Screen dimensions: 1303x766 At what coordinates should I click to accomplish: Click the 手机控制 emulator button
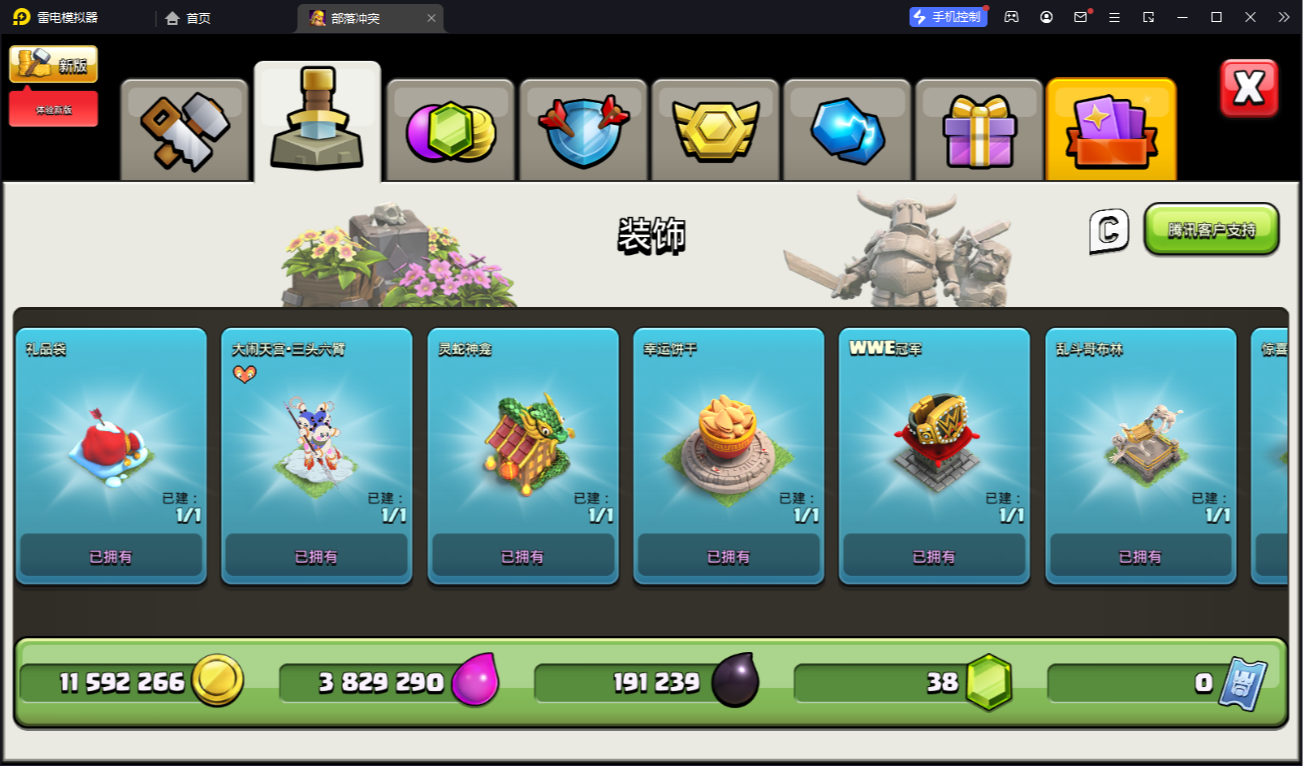point(947,17)
